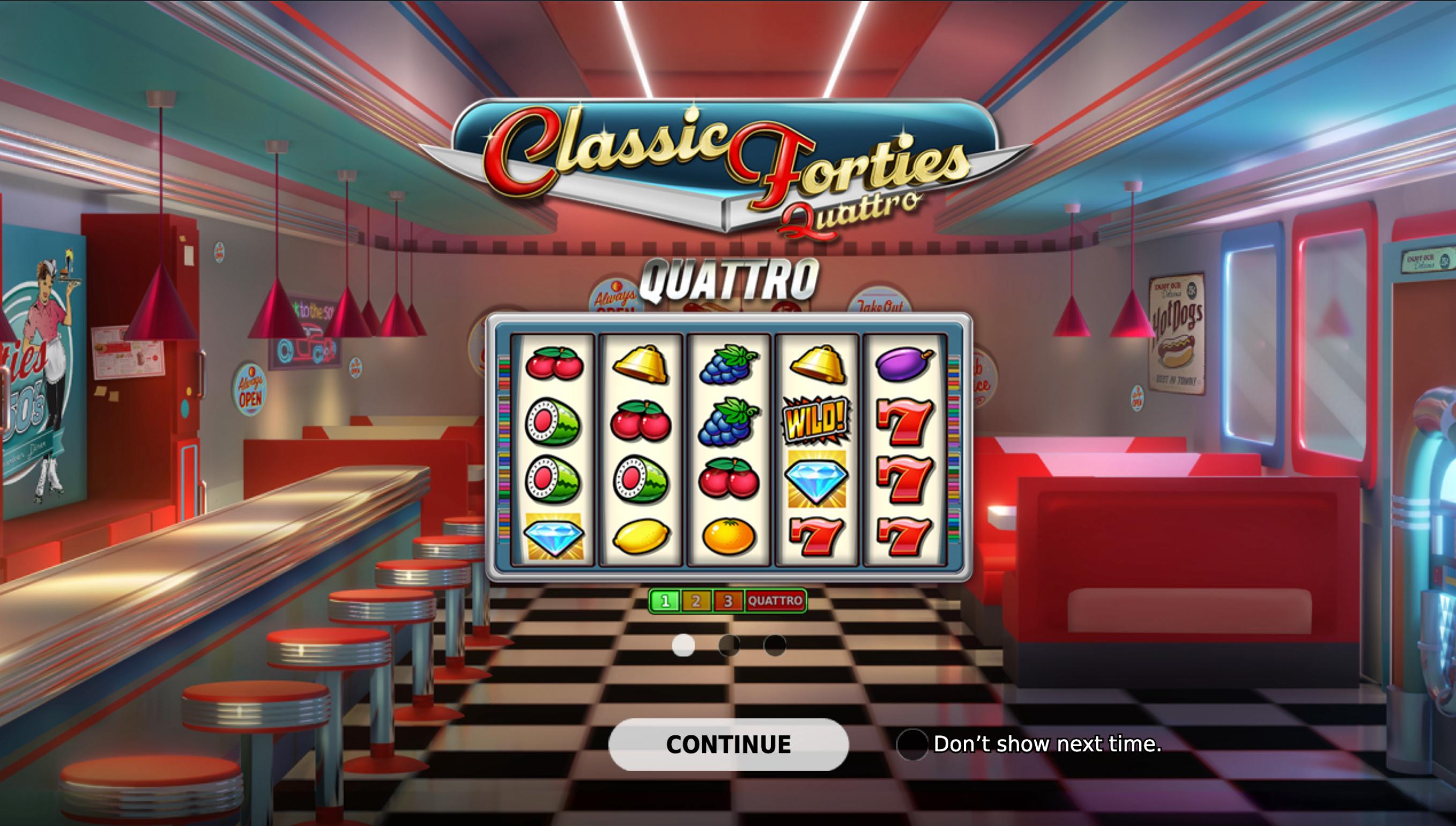Click the CONTINUE button
Viewport: 1456px width, 826px height.
click(x=728, y=744)
